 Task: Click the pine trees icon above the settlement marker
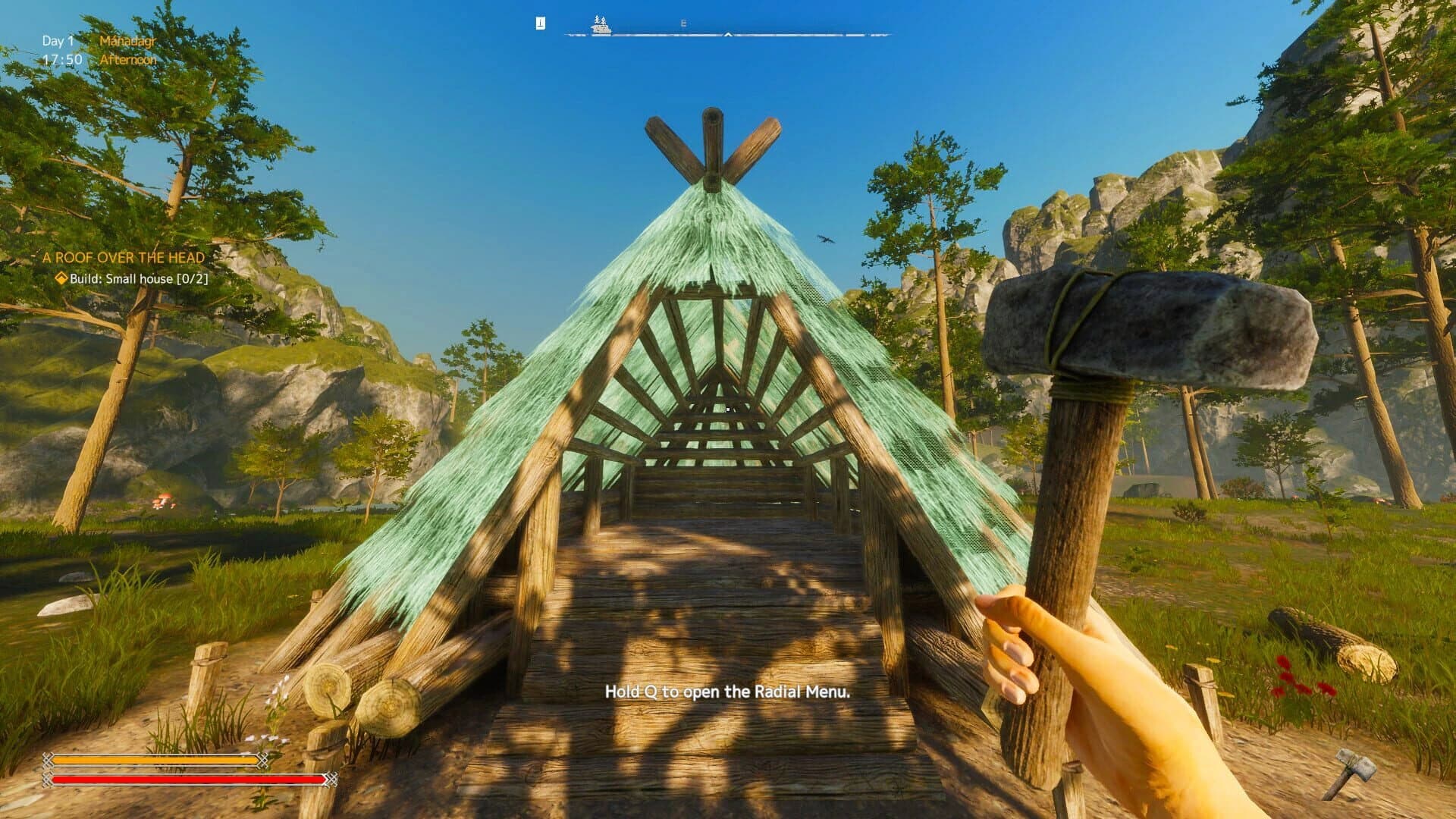(600, 20)
